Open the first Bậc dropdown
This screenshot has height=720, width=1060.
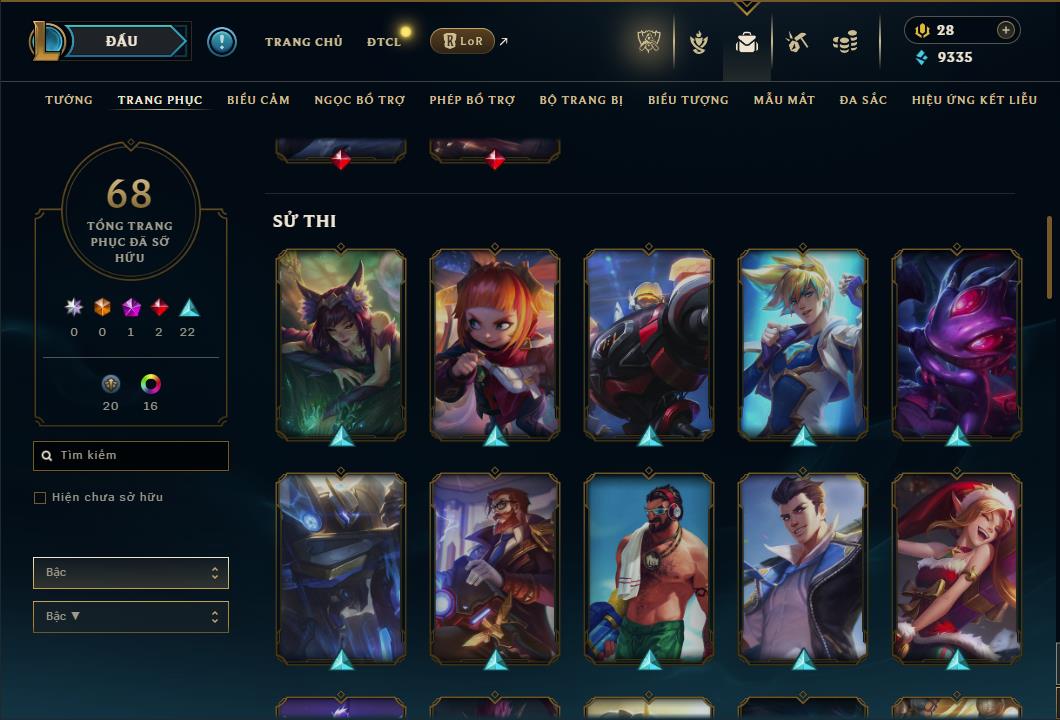[131, 573]
